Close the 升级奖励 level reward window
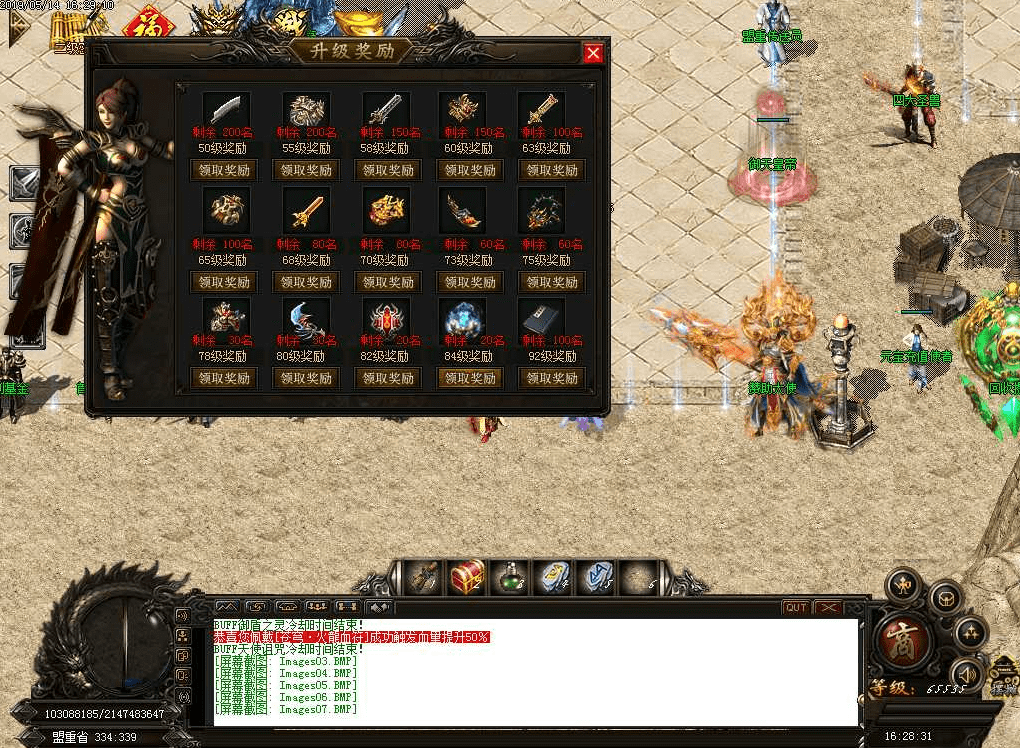This screenshot has width=1020, height=748. pyautogui.click(x=593, y=53)
